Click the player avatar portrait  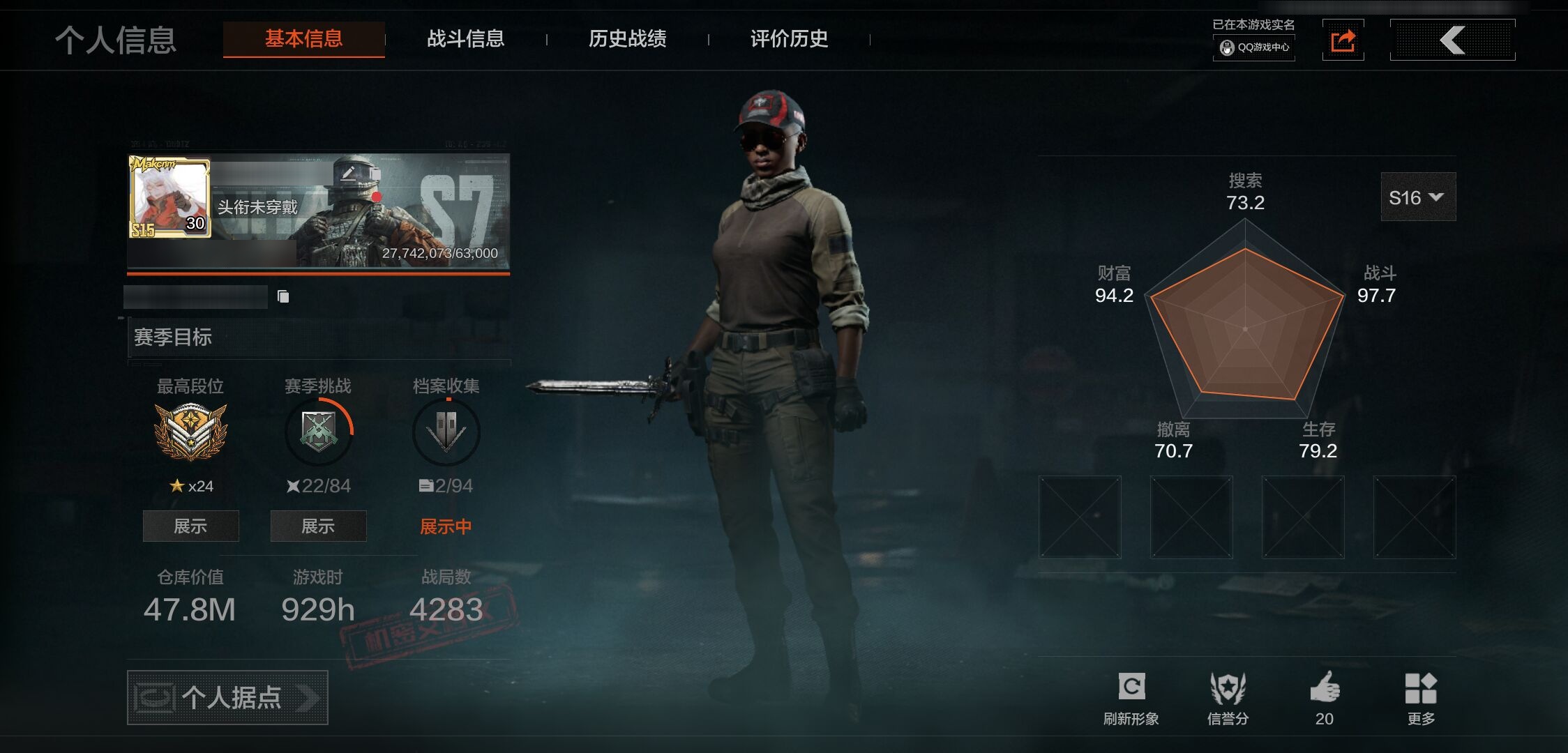169,197
